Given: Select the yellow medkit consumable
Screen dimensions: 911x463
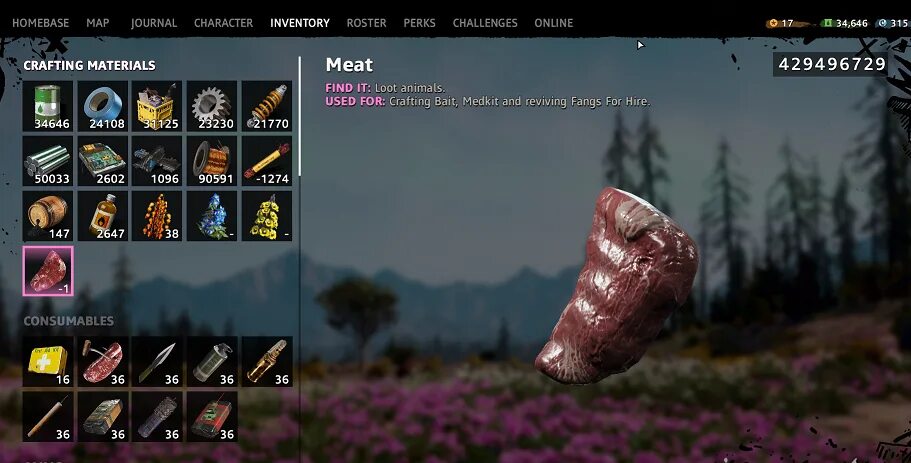Looking at the screenshot, I should pyautogui.click(x=49, y=361).
